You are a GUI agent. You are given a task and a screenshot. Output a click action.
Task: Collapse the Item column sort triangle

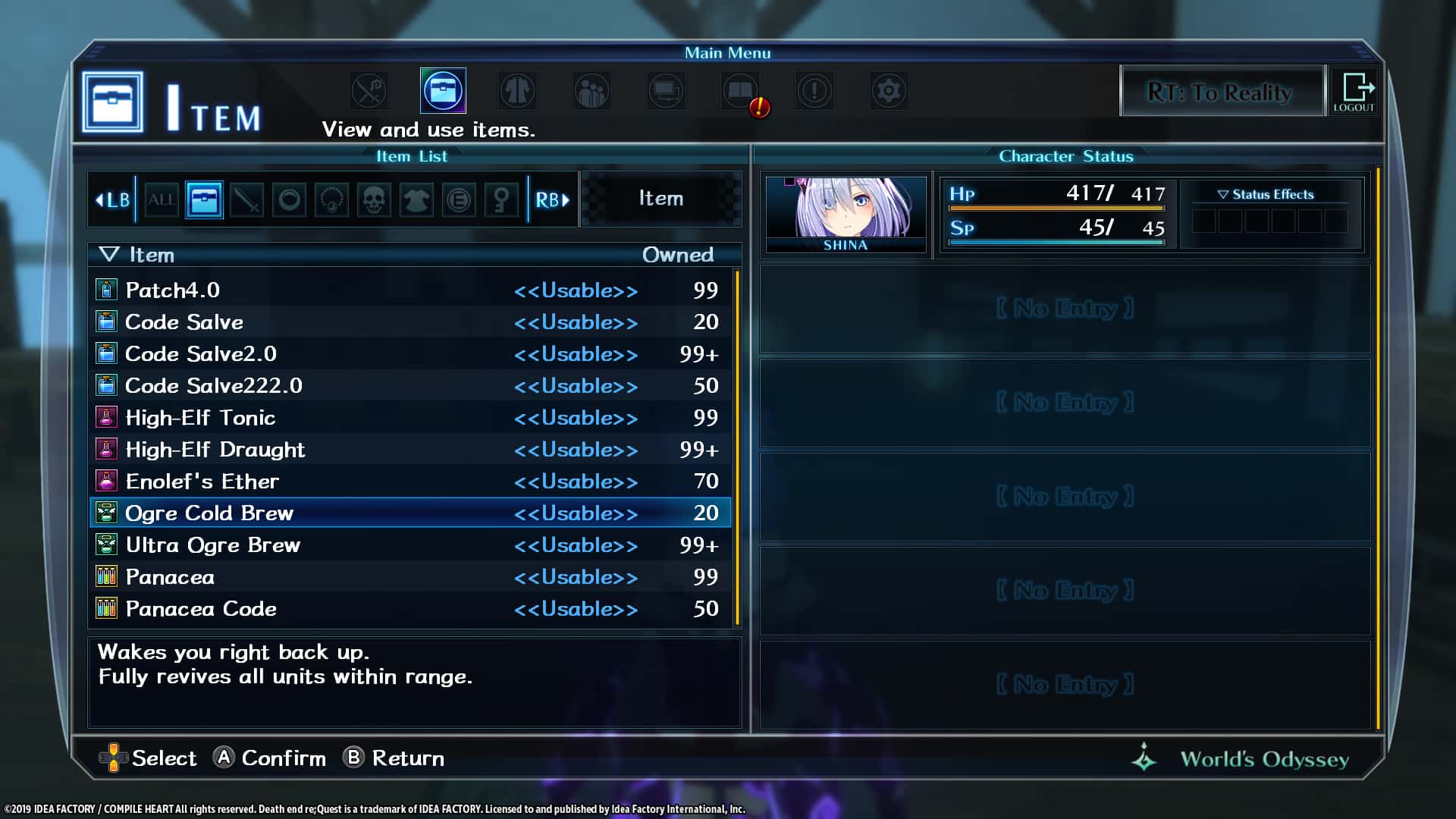tap(111, 255)
